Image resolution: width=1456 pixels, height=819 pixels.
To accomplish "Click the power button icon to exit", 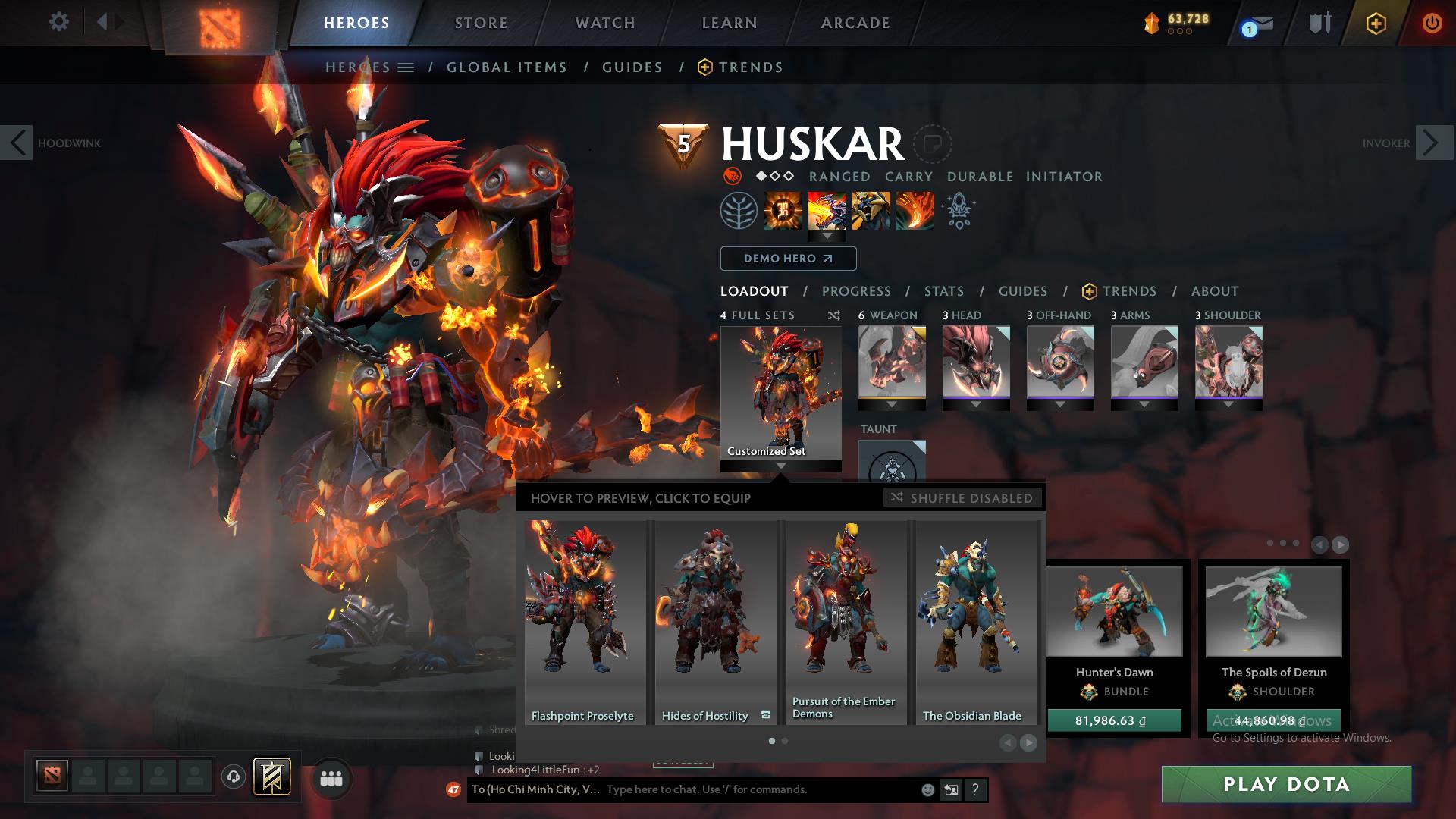I will coord(1432,23).
